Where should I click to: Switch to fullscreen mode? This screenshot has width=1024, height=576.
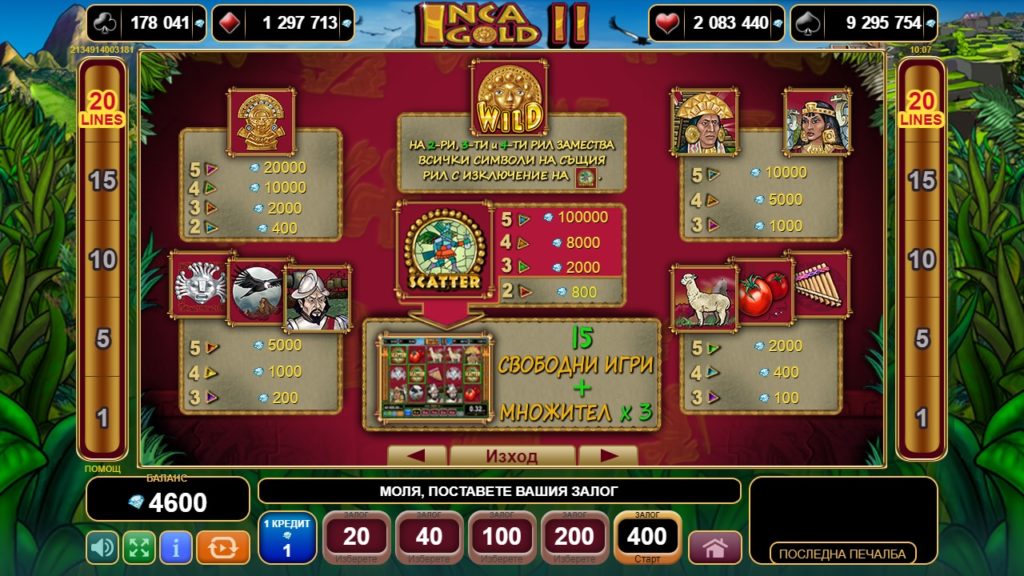139,547
